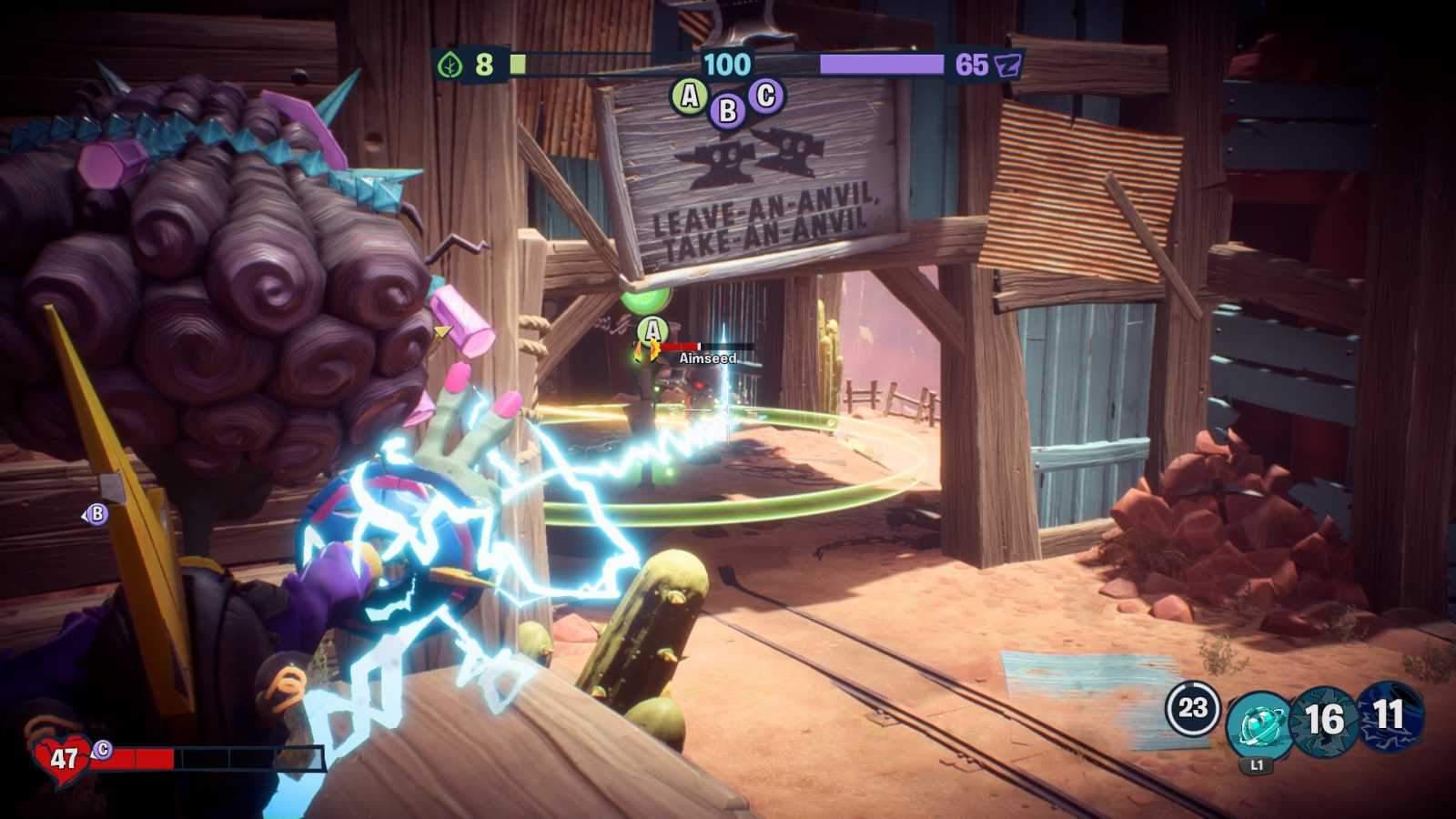Click capture point C indicator under score
Screen dimensions: 1456x819
pyautogui.click(x=766, y=95)
